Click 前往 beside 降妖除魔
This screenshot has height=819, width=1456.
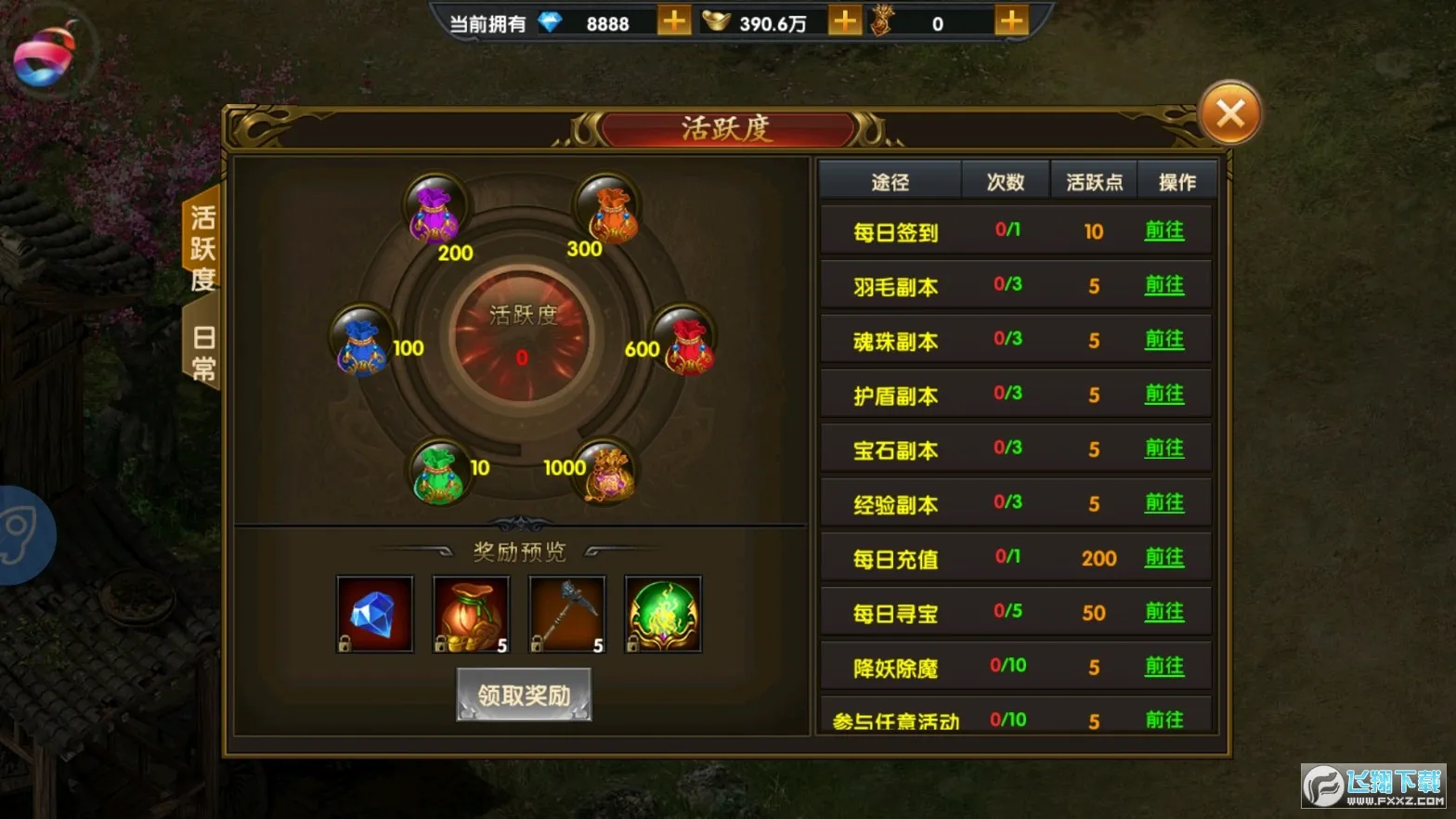[x=1164, y=666]
